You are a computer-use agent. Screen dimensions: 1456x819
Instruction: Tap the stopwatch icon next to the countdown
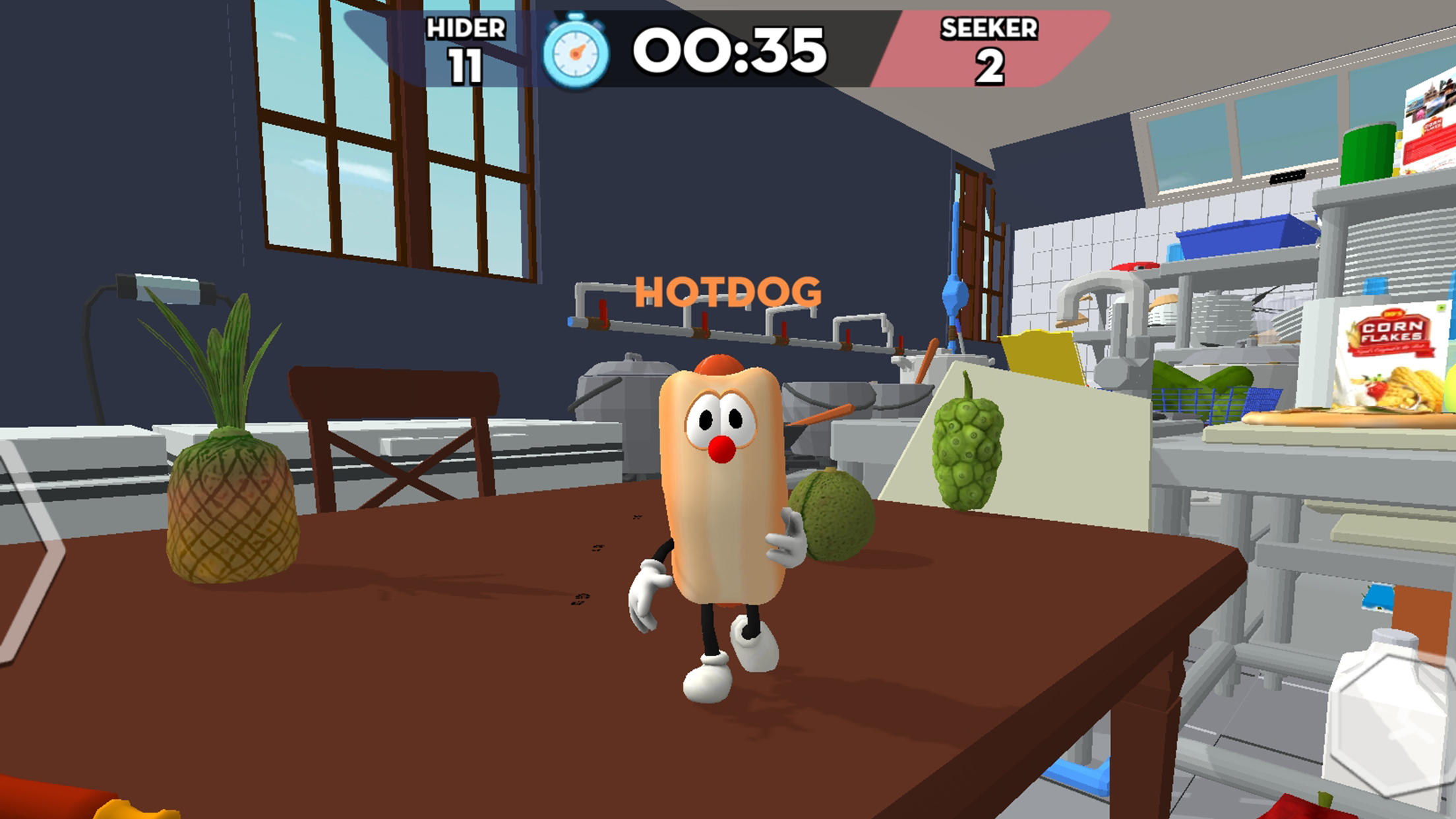pos(575,47)
